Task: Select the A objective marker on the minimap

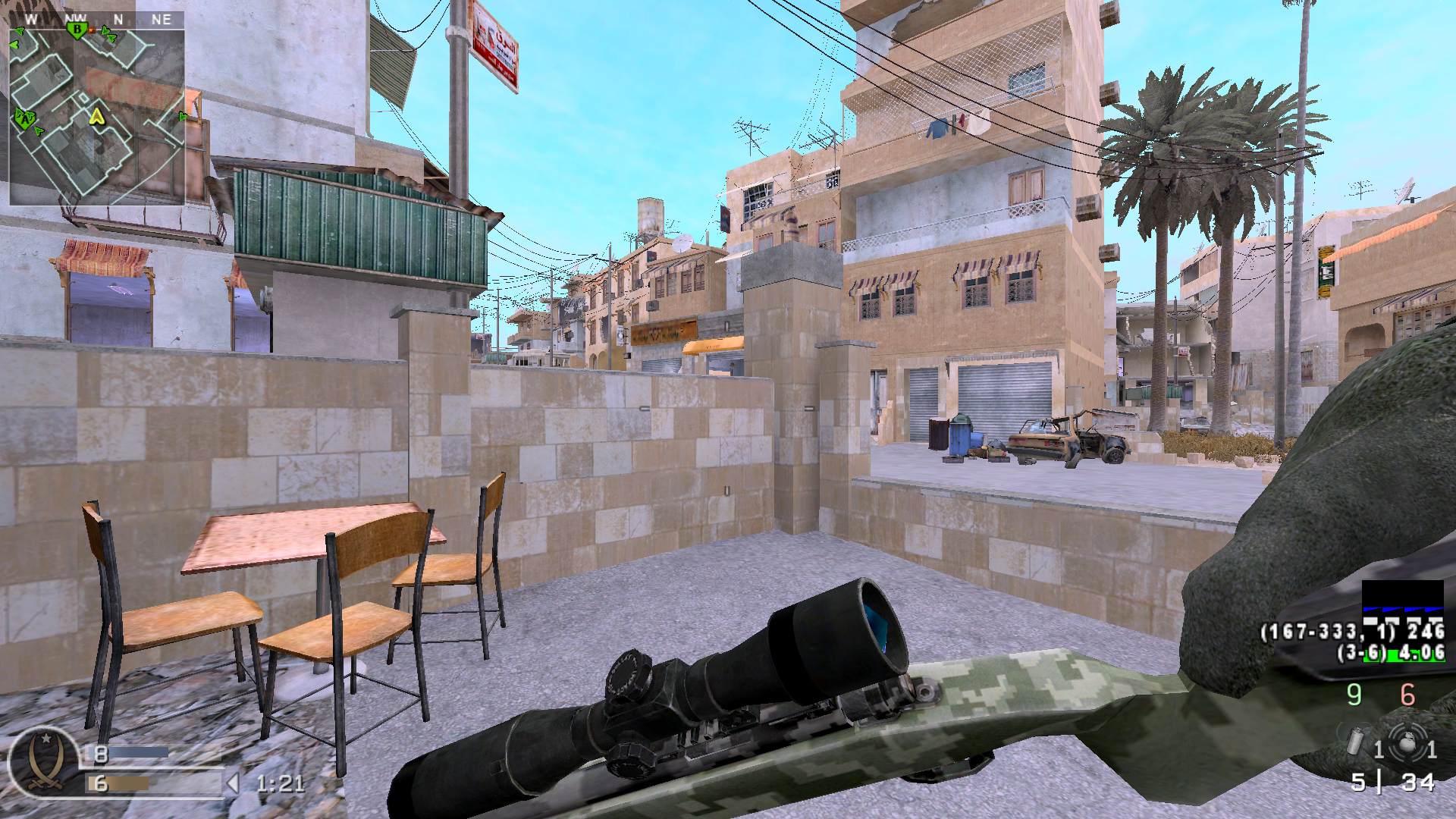Action: coord(27,118)
